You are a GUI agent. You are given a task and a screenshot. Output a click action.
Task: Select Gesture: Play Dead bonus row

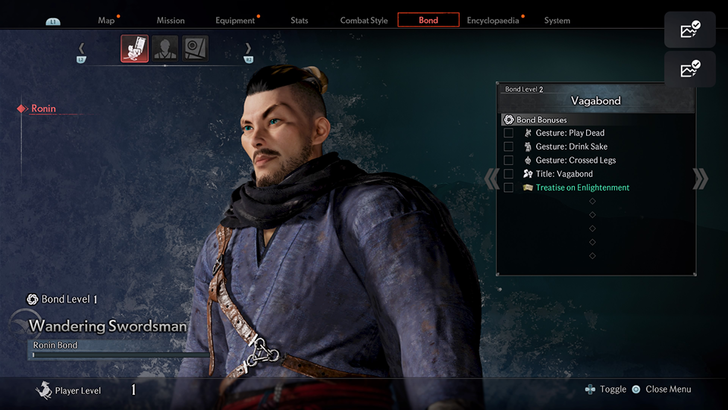tap(569, 133)
